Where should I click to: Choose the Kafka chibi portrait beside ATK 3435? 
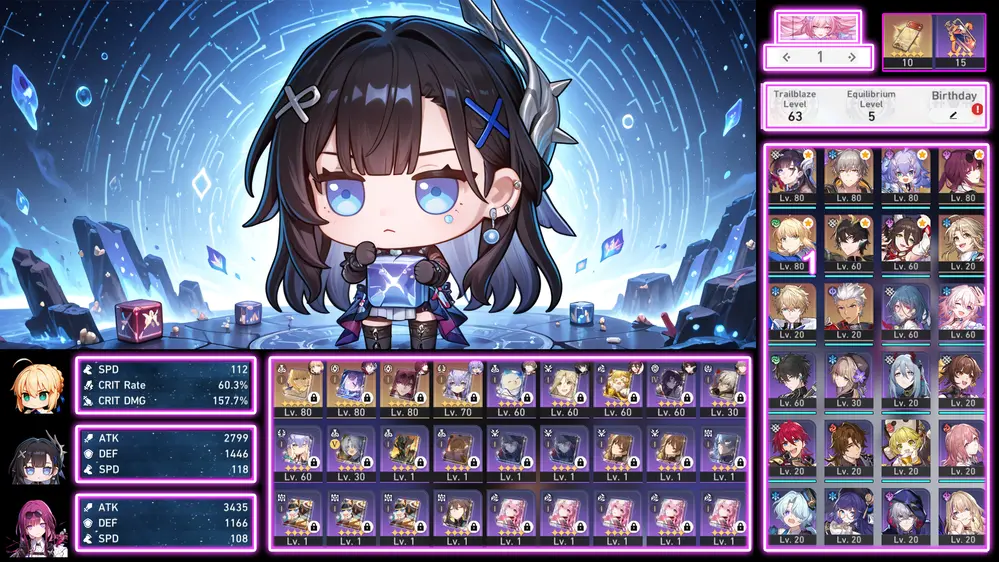[33, 524]
